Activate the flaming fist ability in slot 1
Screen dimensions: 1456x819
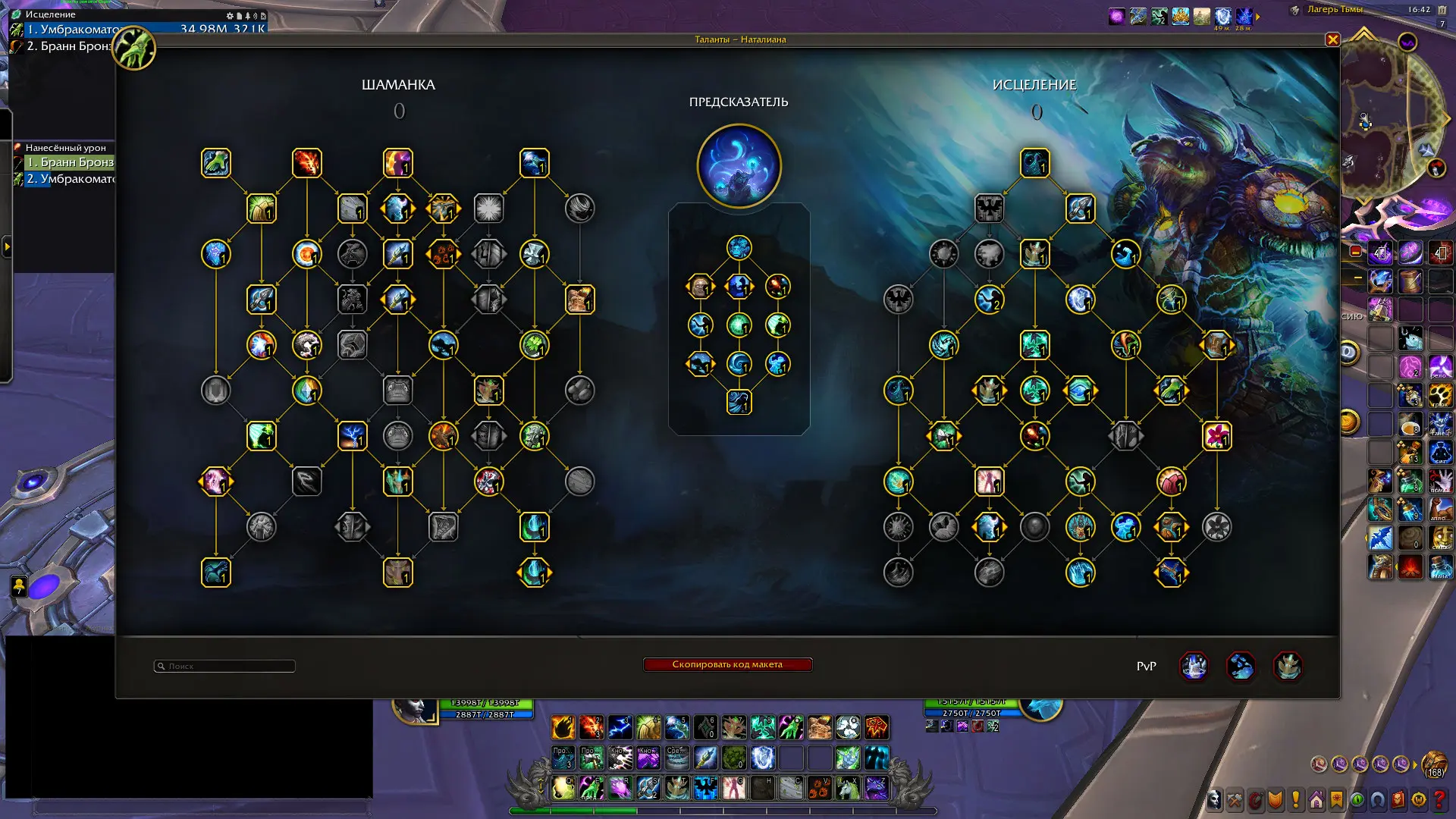563,727
